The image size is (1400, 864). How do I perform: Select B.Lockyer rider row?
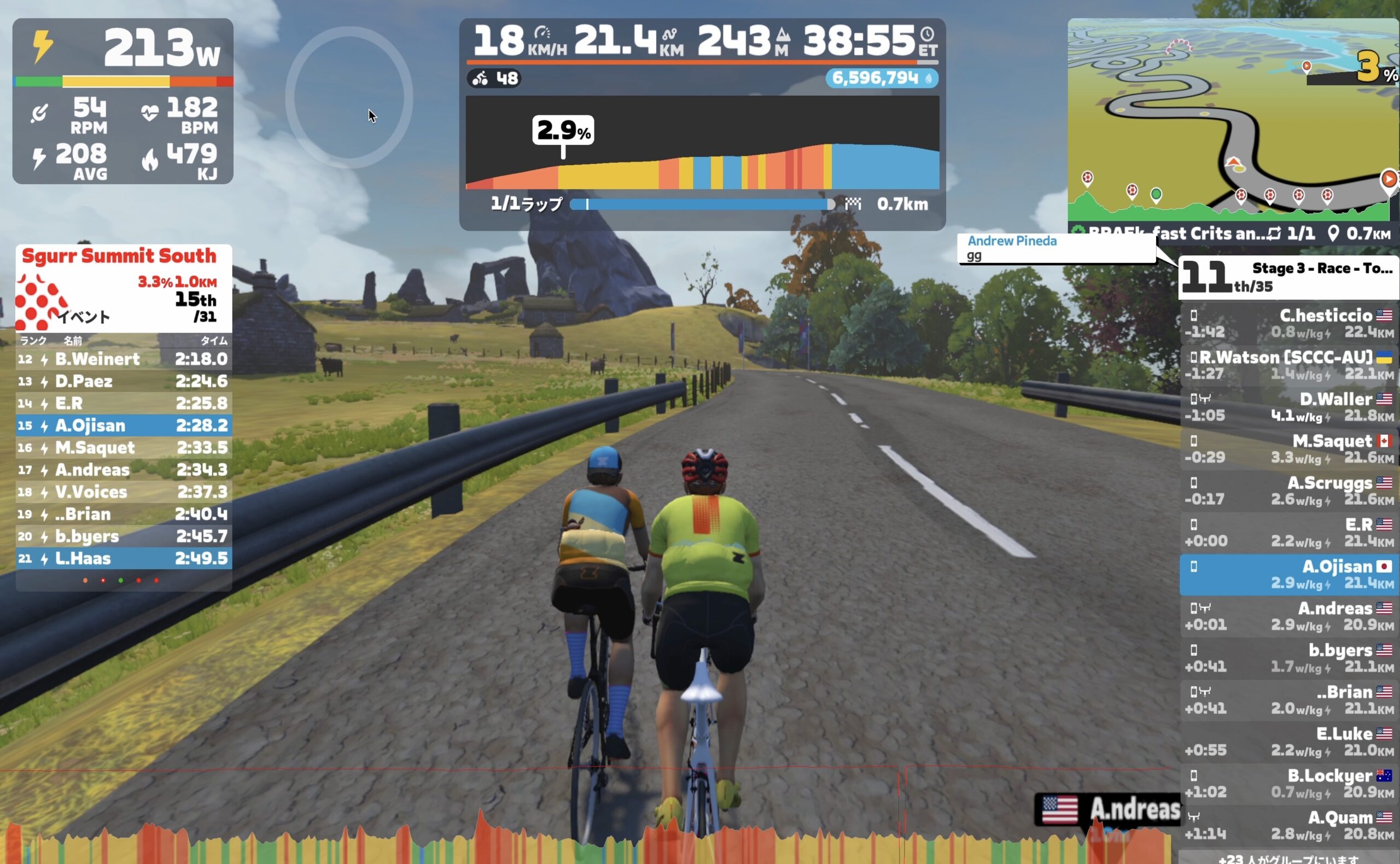(1288, 784)
